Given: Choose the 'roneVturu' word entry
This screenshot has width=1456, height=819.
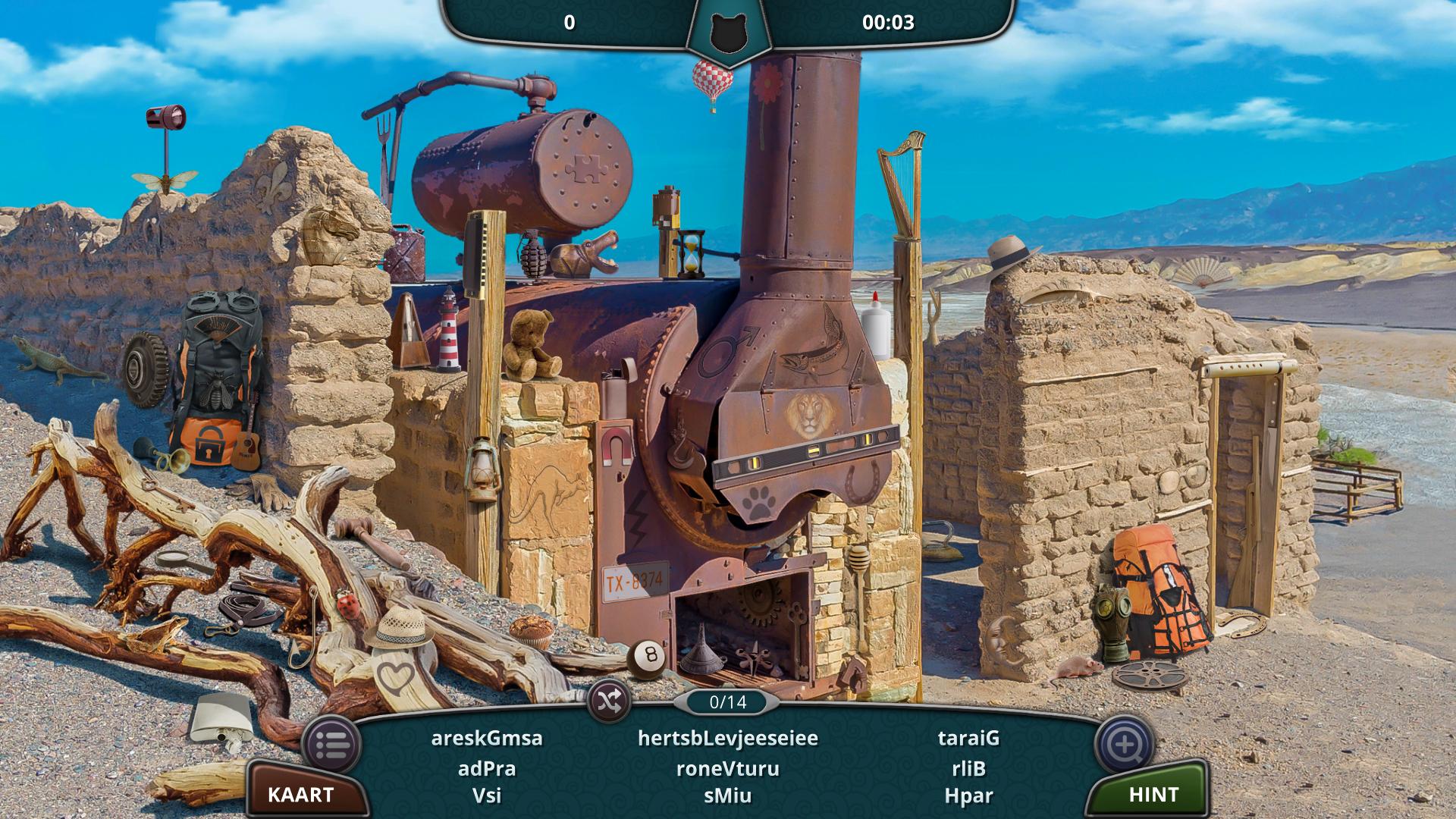Looking at the screenshot, I should 728,768.
